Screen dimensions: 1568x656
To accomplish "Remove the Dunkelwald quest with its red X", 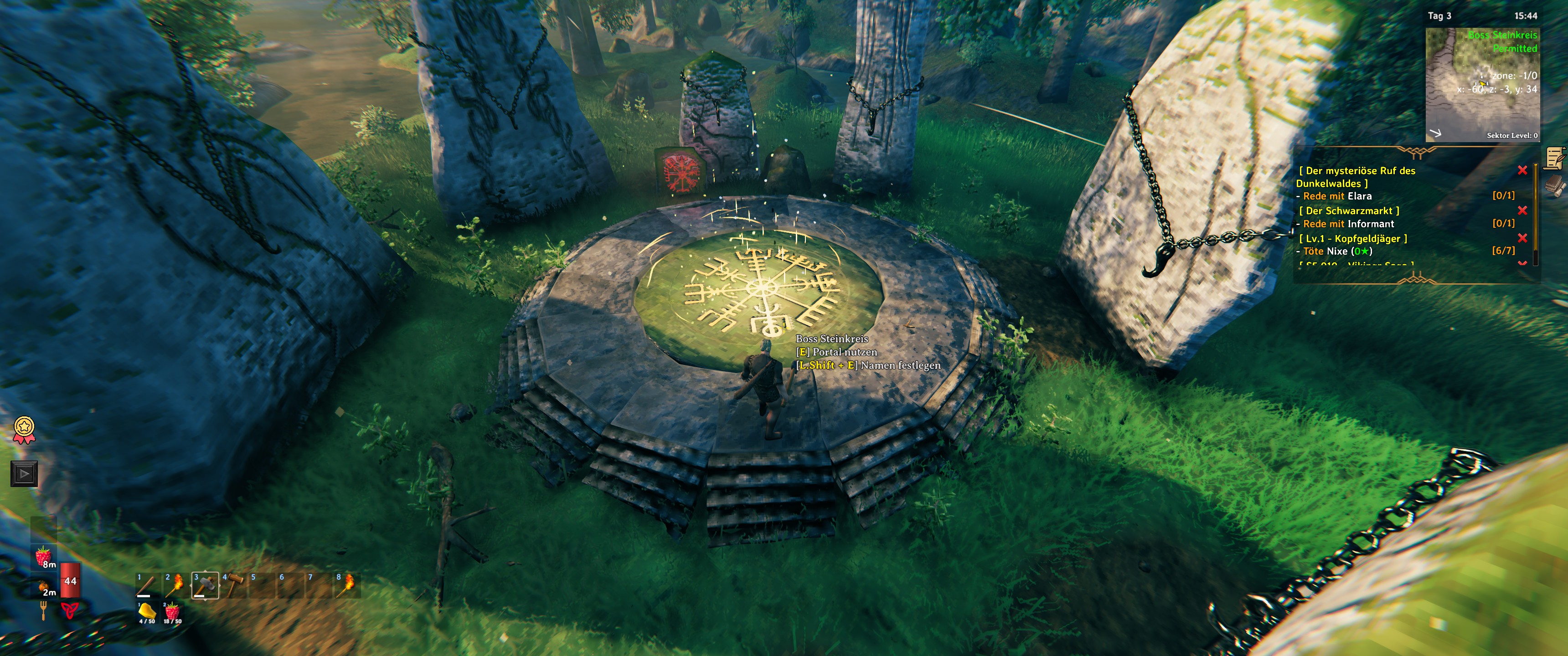I will (1522, 170).
